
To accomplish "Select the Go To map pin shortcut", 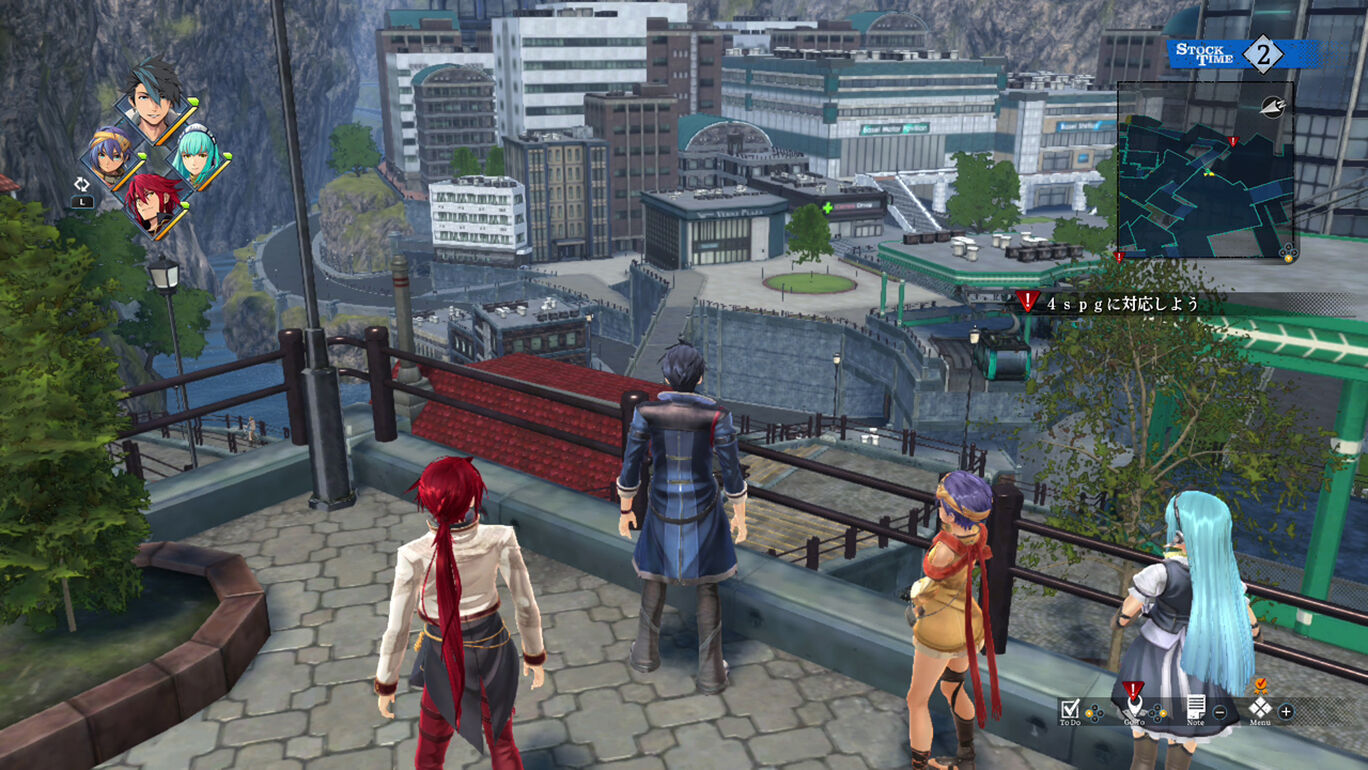I will coord(1133,706).
